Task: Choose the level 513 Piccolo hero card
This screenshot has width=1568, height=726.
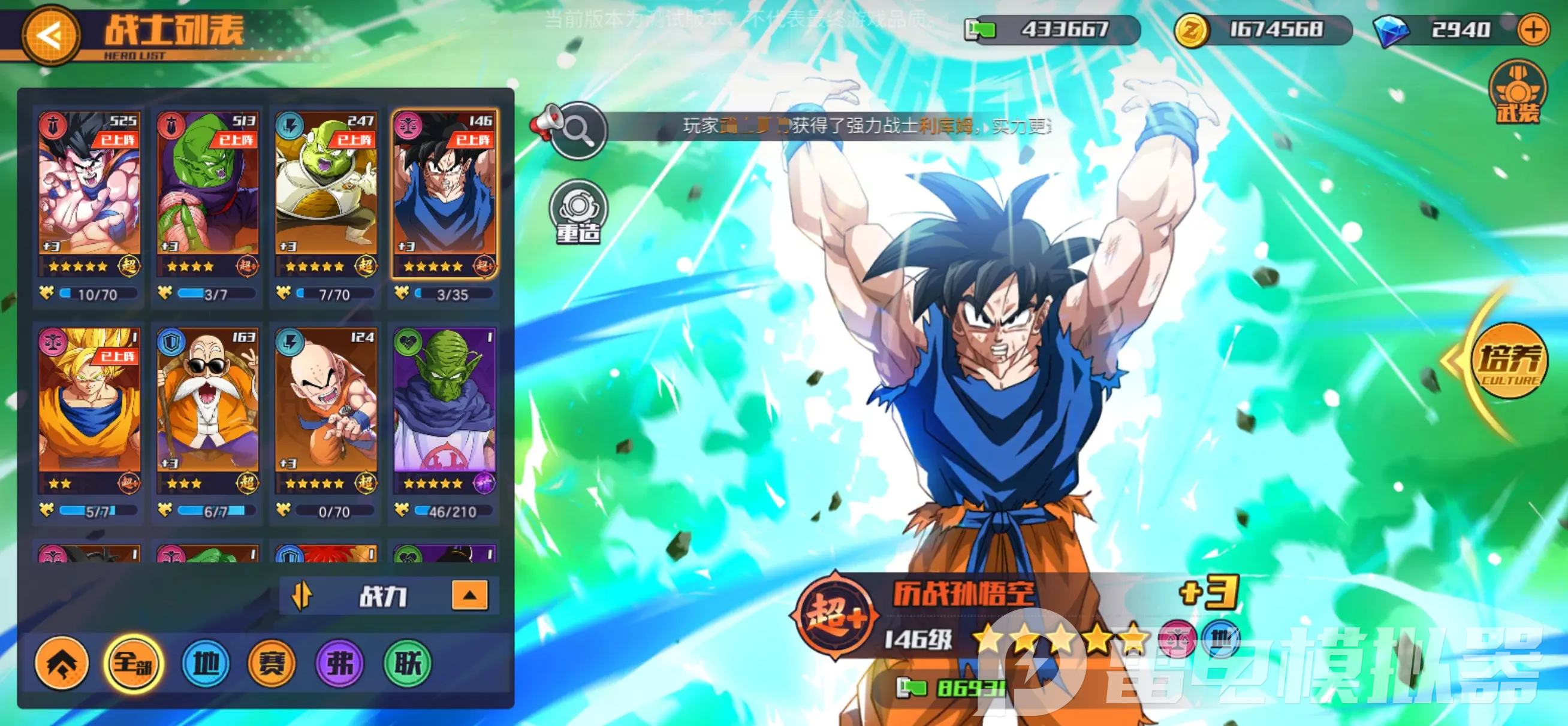Action: coord(207,193)
